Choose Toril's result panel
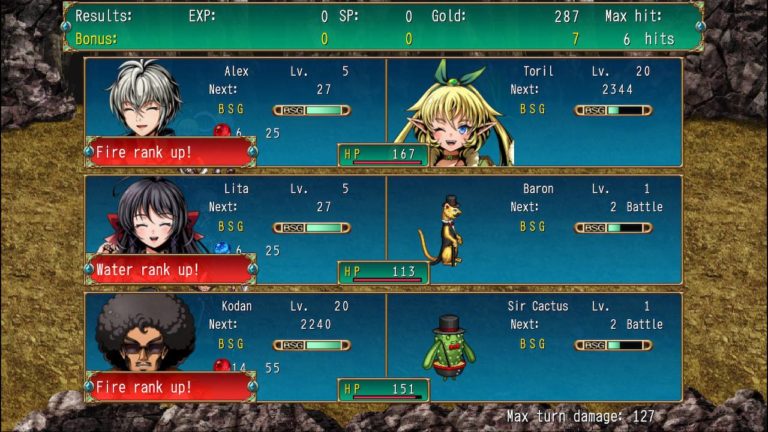 (535, 111)
